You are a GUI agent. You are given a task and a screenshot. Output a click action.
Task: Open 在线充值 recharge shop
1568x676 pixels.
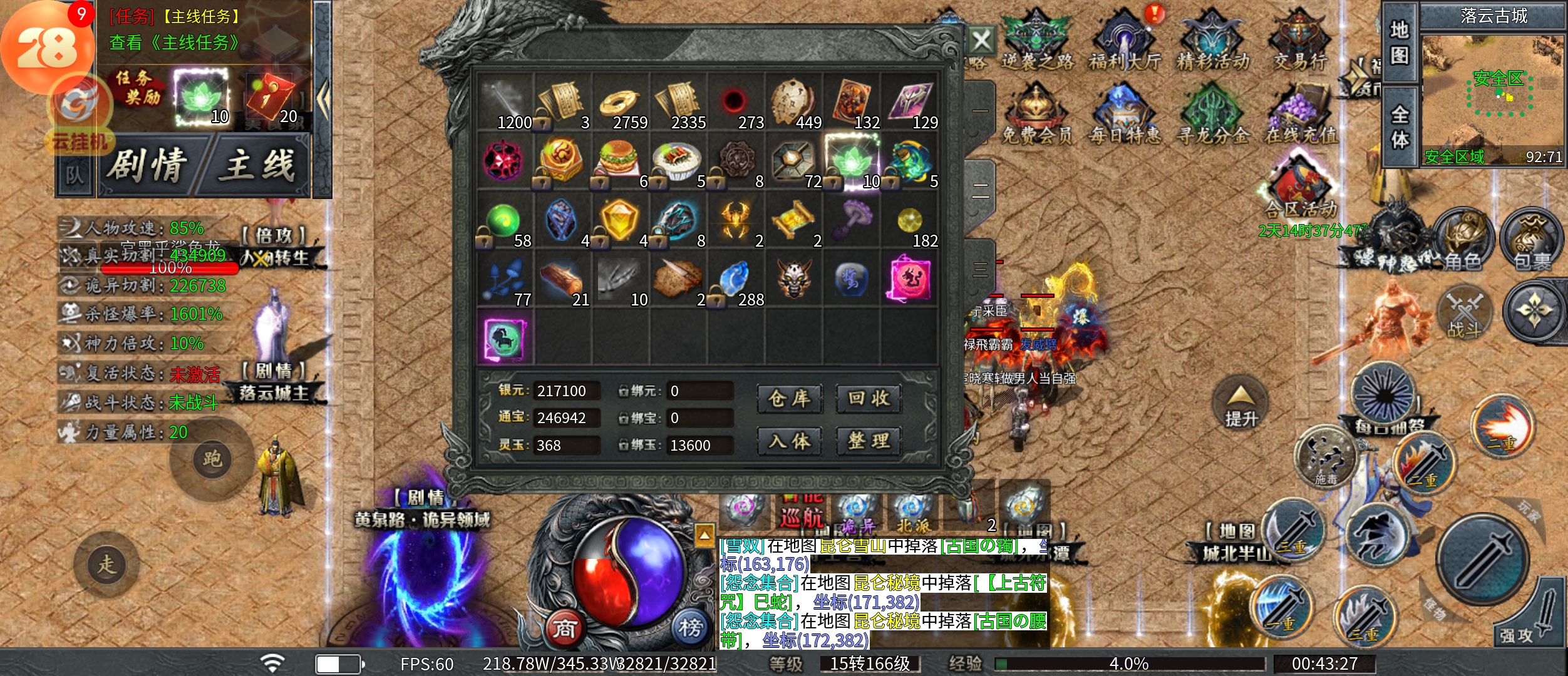point(1300,116)
